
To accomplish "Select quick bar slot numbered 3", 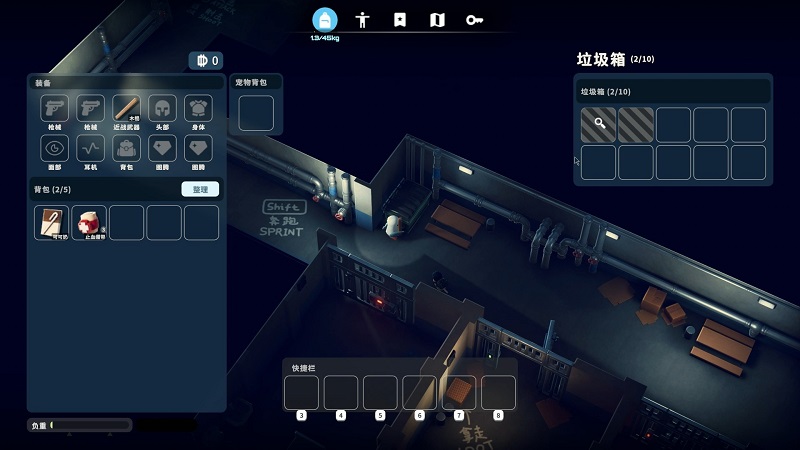I will tap(302, 392).
